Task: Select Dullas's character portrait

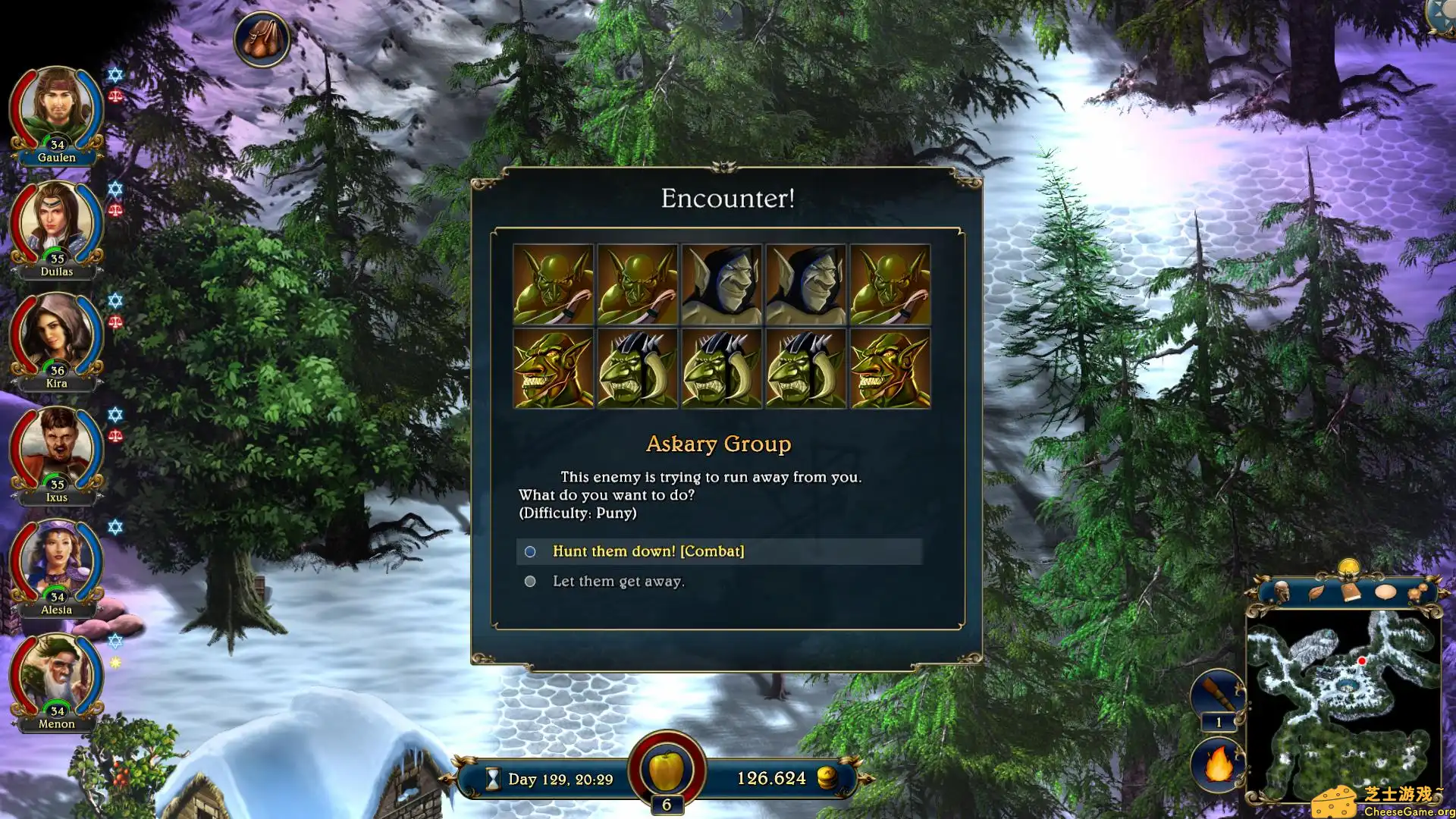Action: 57,224
